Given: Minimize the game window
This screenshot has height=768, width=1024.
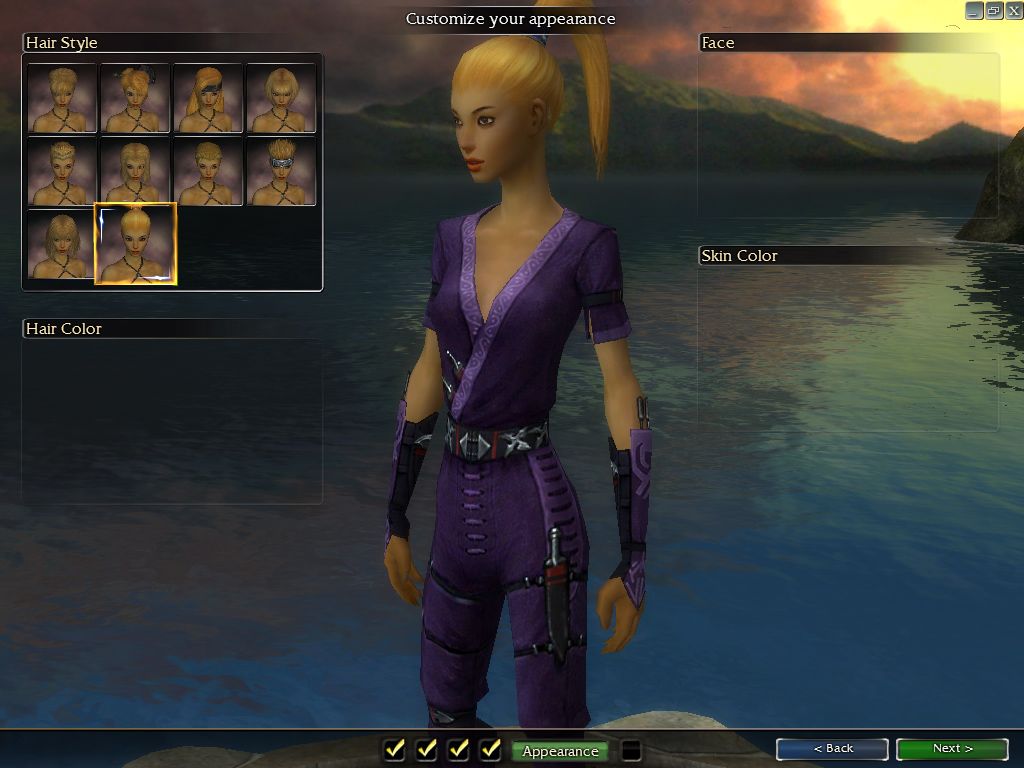Looking at the screenshot, I should 975,11.
